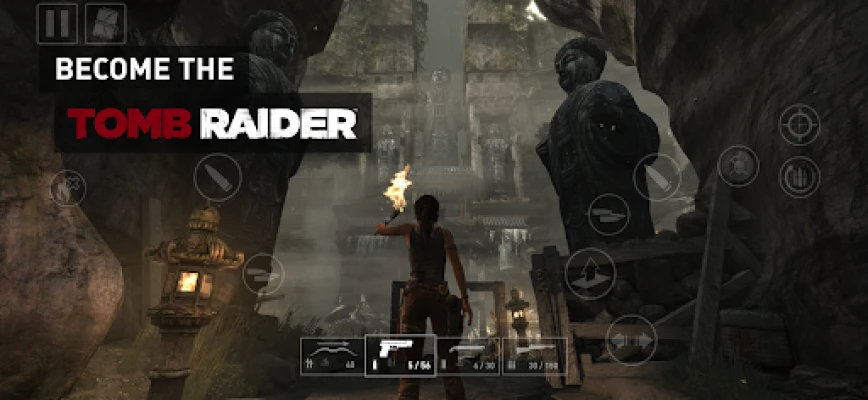868x400 pixels.
Task: Choose the weapon slot showing 6 / 30 ammo
Action: click(467, 356)
